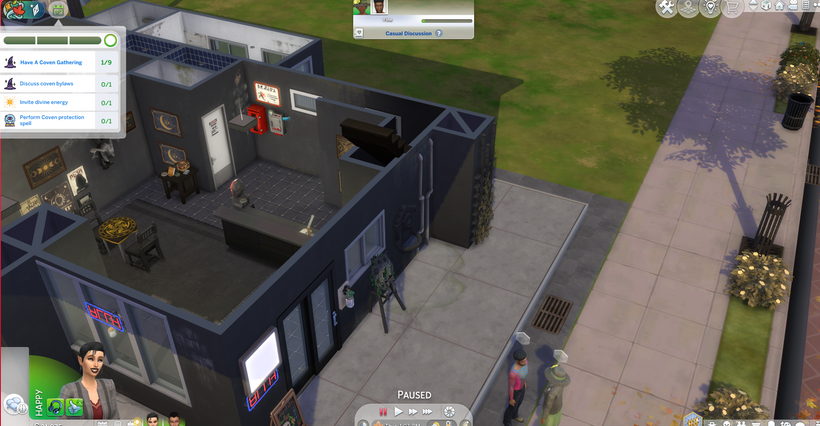Click the pause button
This screenshot has height=426, width=820.
[382, 411]
